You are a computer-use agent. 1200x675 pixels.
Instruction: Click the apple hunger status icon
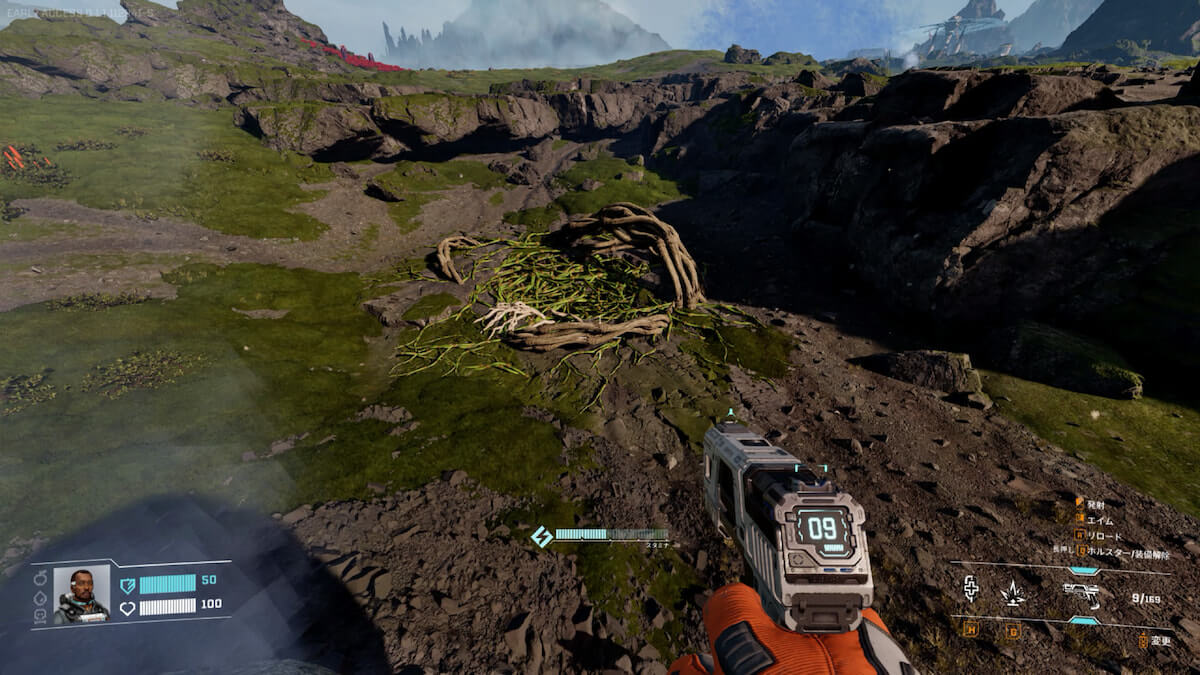click(x=40, y=578)
